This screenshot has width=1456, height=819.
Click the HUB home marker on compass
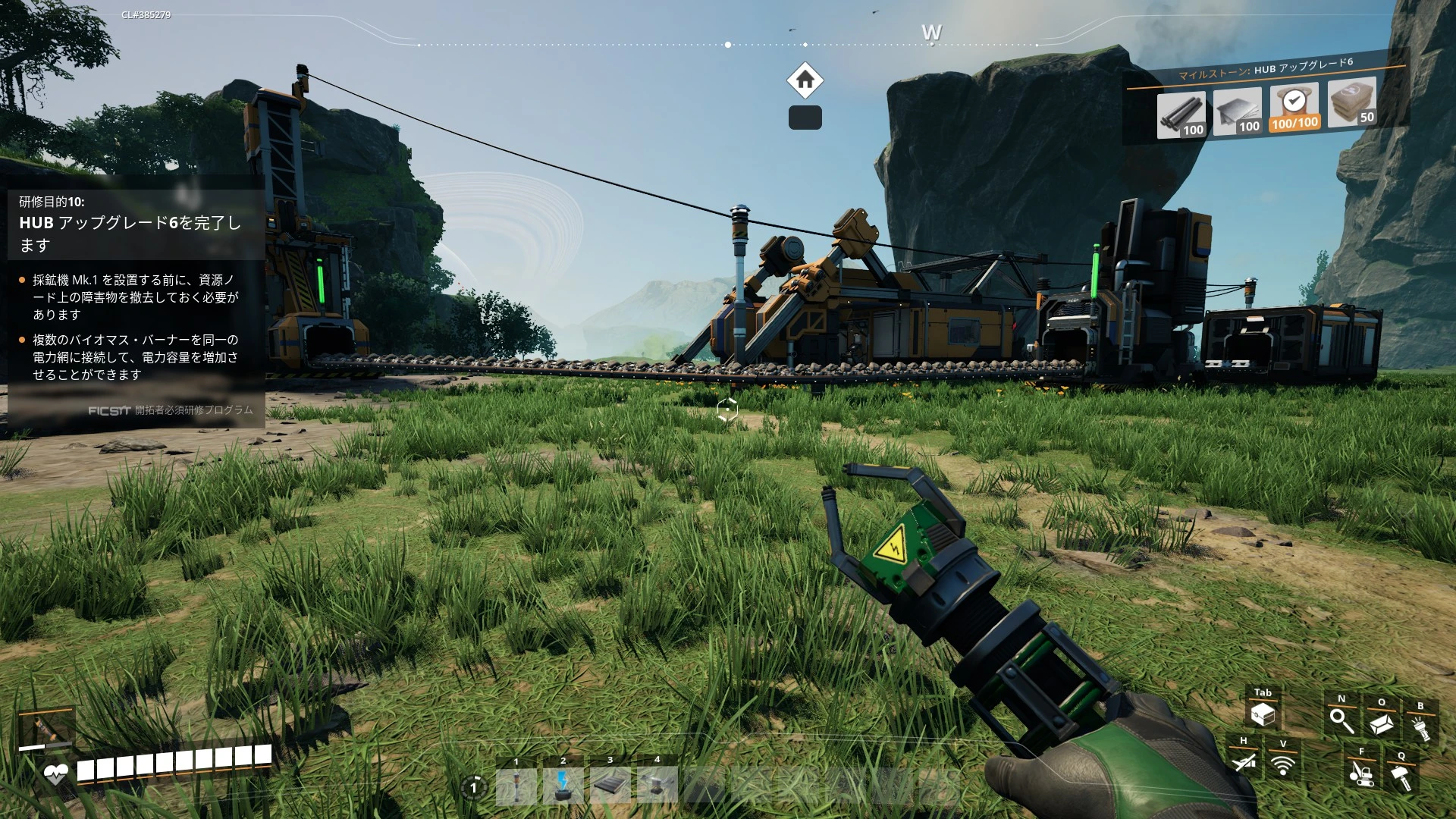coord(805,80)
